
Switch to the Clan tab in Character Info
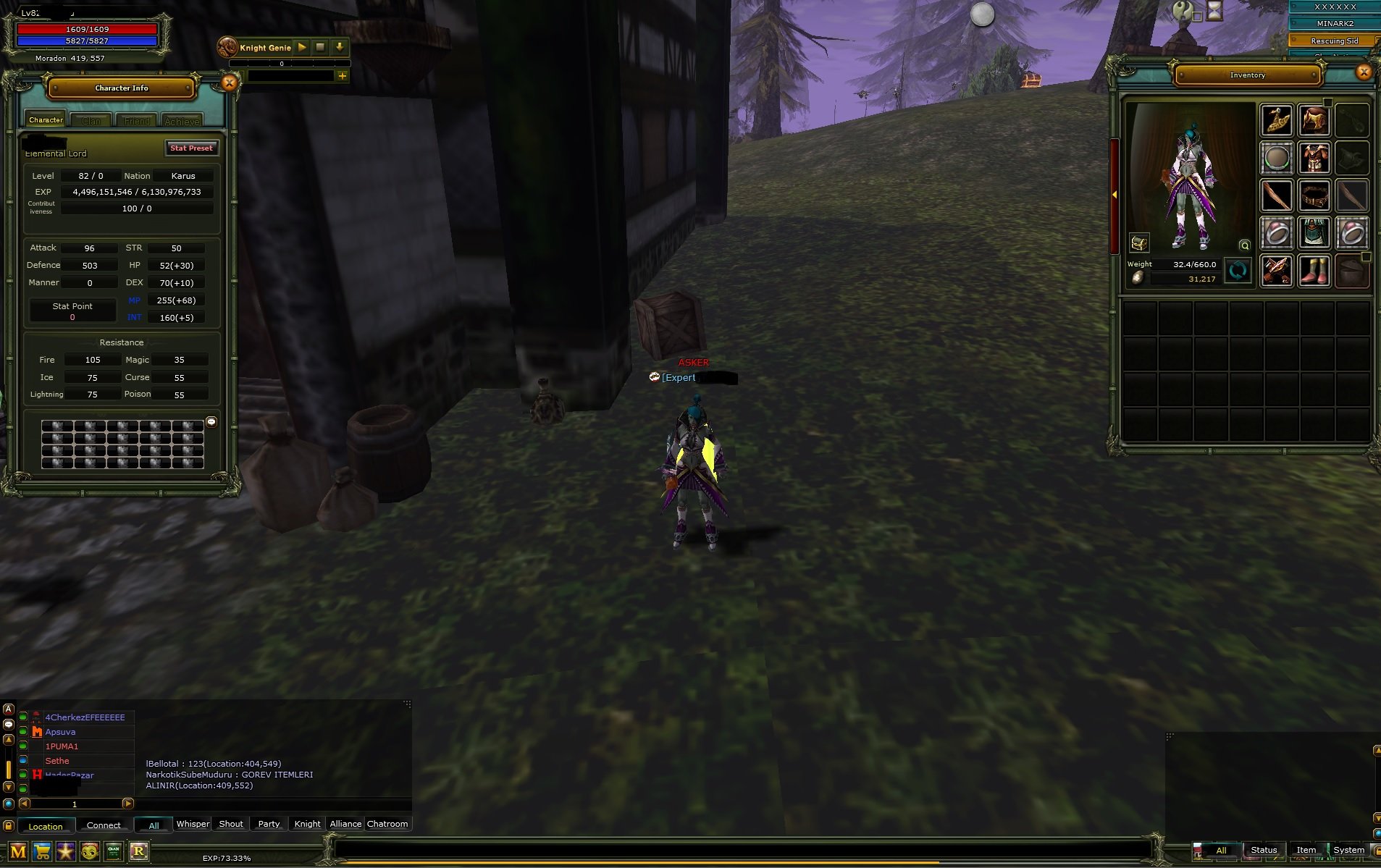click(x=91, y=120)
